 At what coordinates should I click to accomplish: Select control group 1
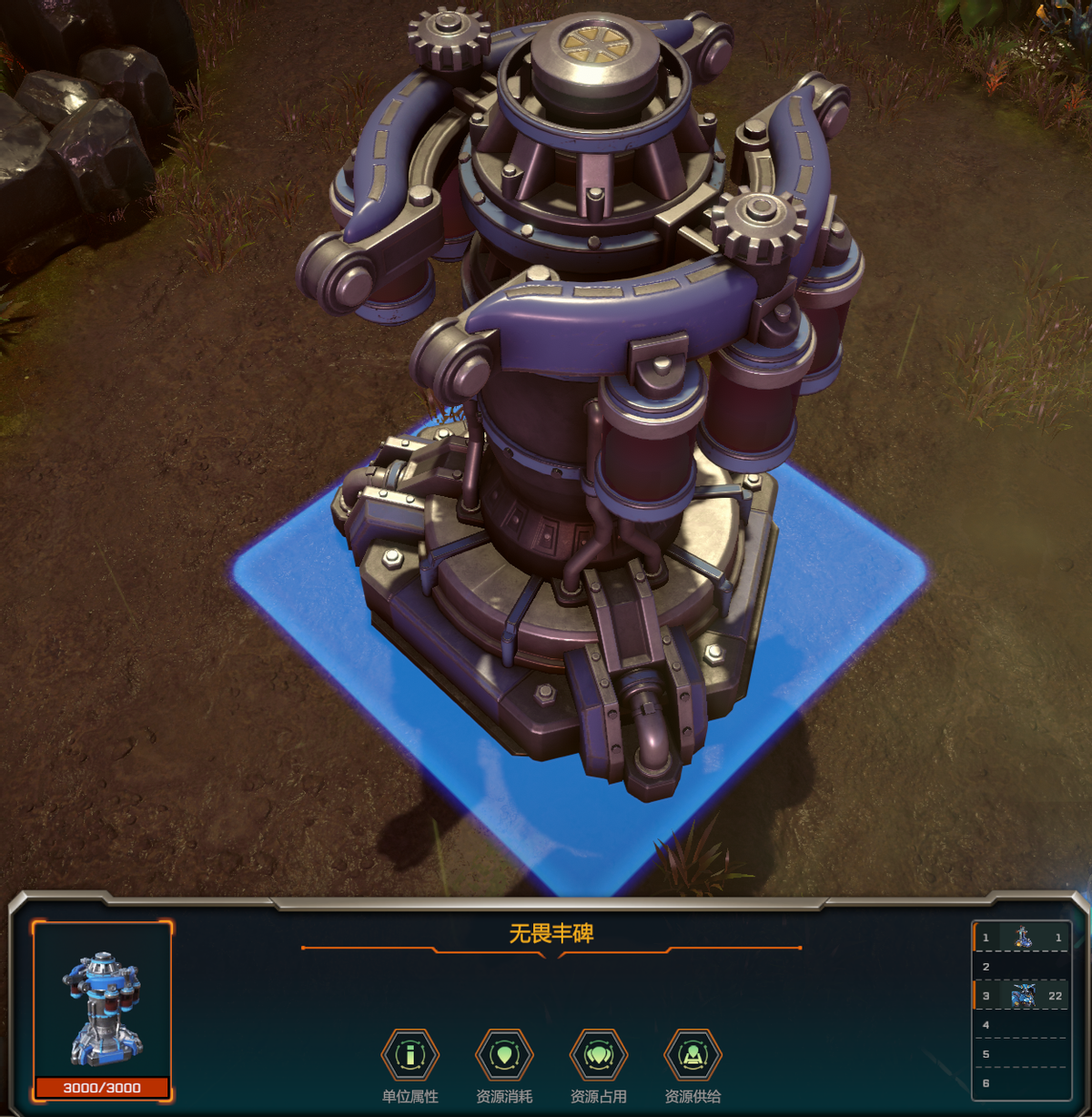pyautogui.click(x=1022, y=938)
